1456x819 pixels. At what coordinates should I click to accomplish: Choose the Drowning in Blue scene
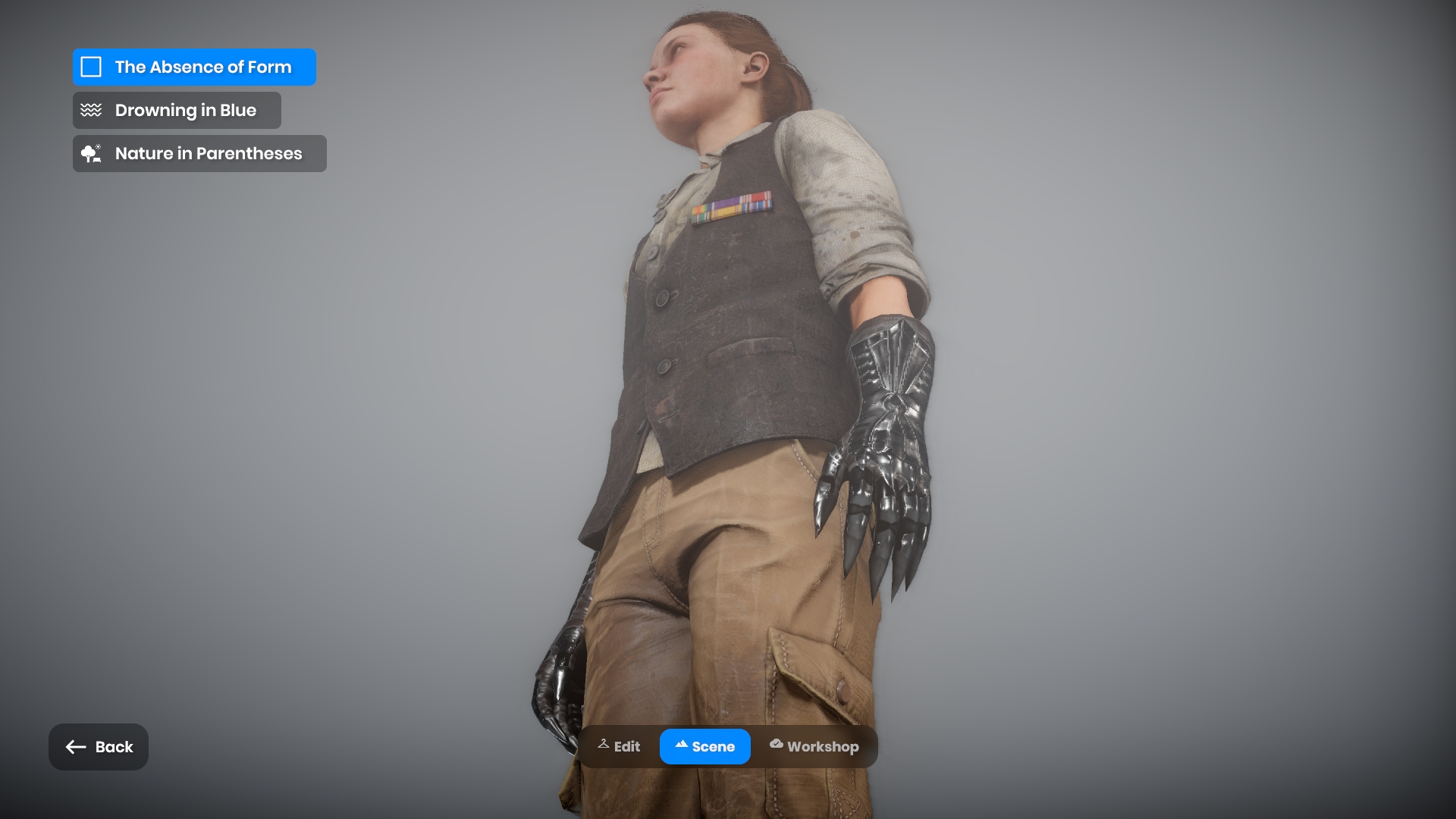[177, 111]
